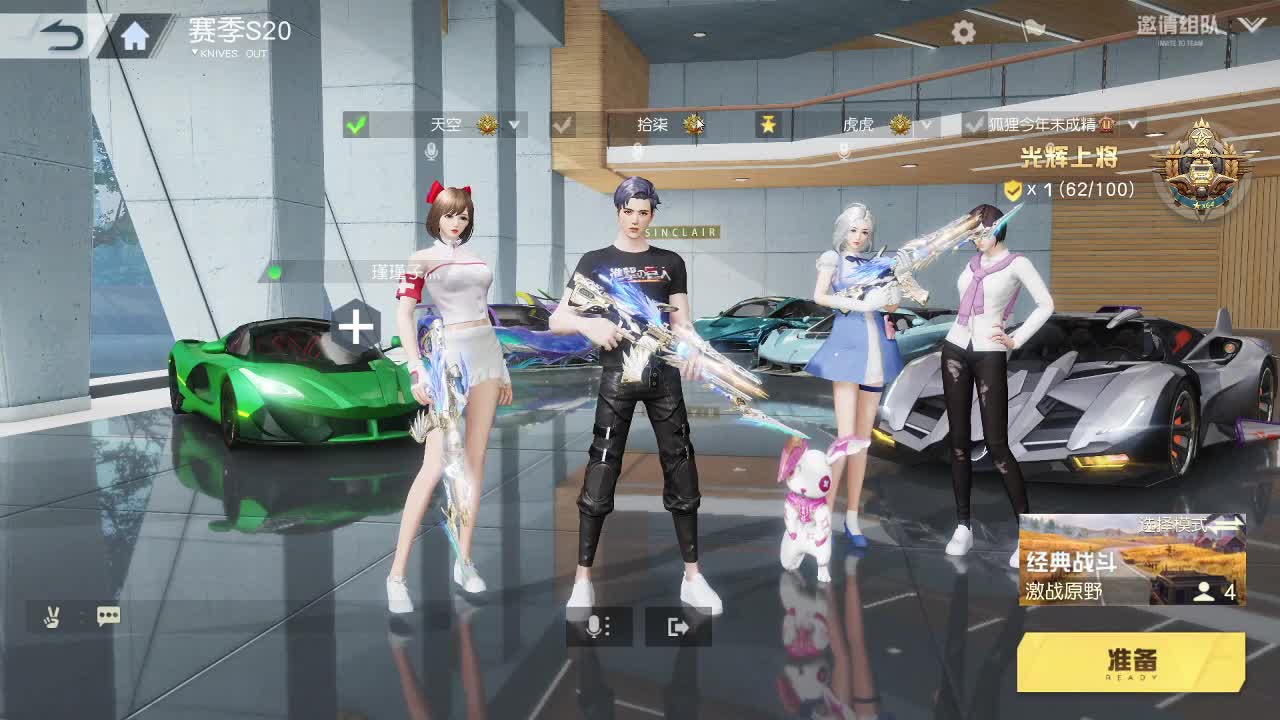The height and width of the screenshot is (720, 1280).
Task: Open the victory hand emote menu
Action: (51, 616)
